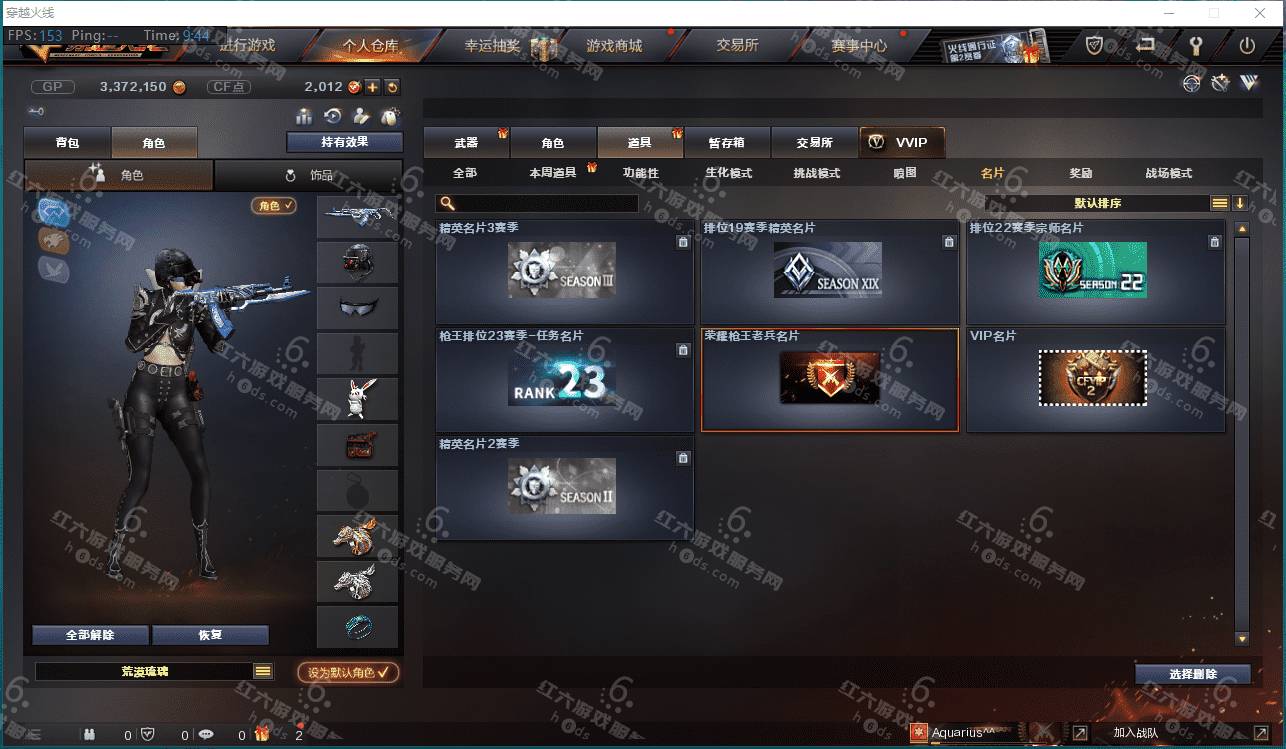The height and width of the screenshot is (749, 1286).
Task: Click the 全部解除 unequip all button
Action: coord(90,635)
